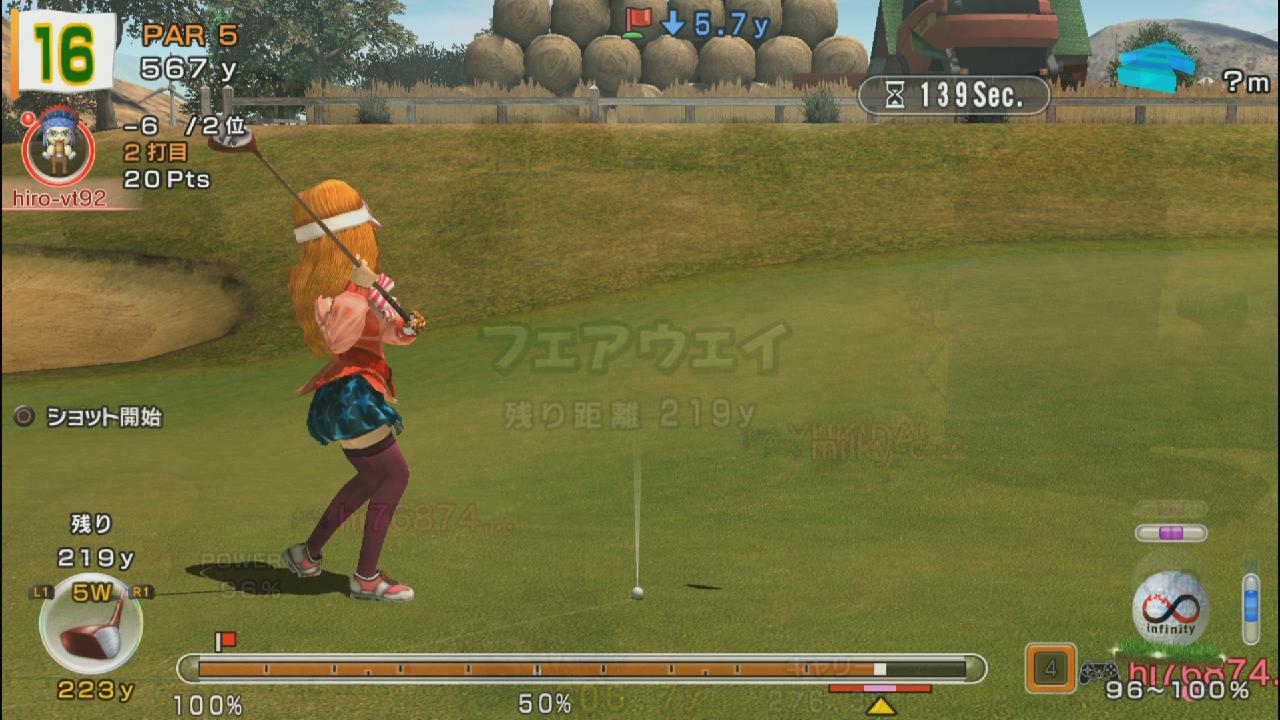Click the Infinity golf ball icon

(x=1170, y=608)
